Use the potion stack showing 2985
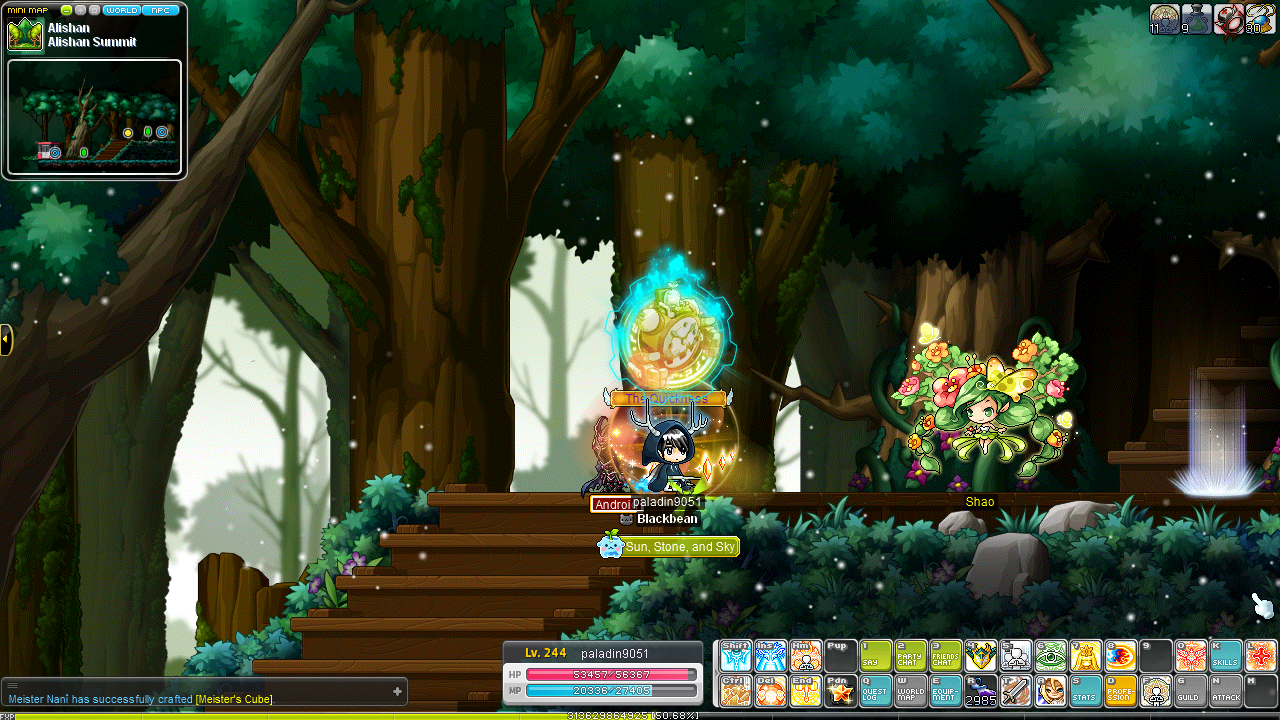 click(x=980, y=691)
